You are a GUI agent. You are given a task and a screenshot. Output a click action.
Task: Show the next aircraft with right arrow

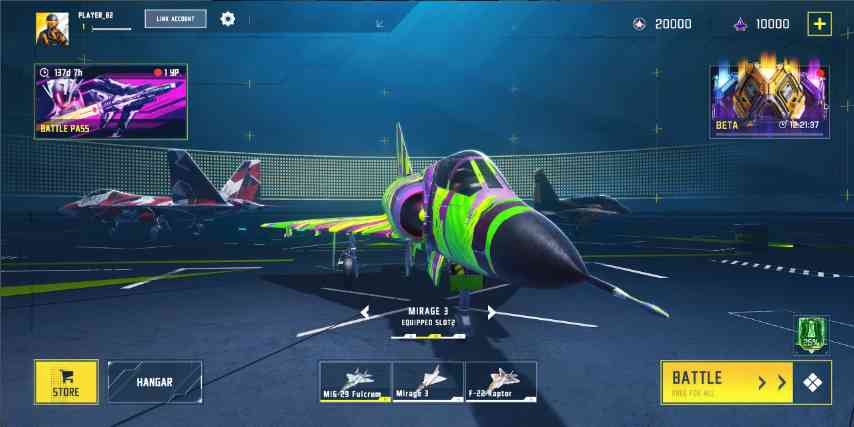pos(492,313)
